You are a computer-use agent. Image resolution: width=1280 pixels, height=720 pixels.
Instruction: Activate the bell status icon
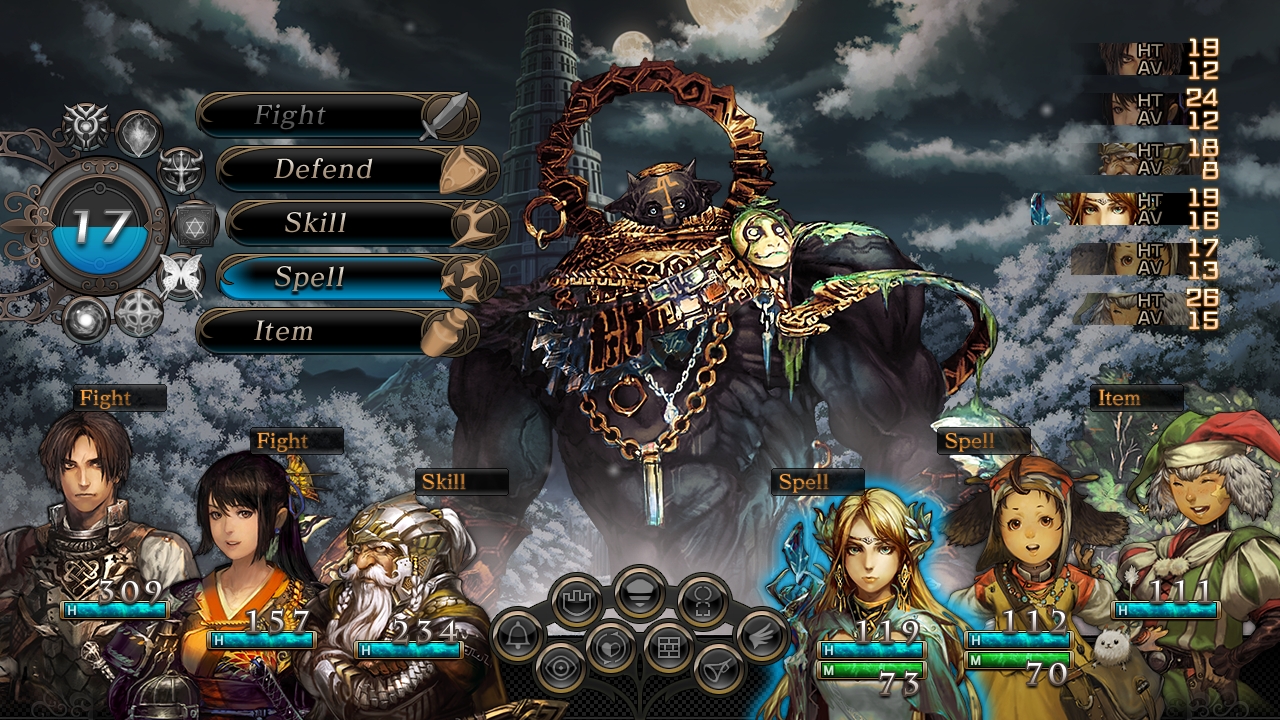[x=518, y=636]
